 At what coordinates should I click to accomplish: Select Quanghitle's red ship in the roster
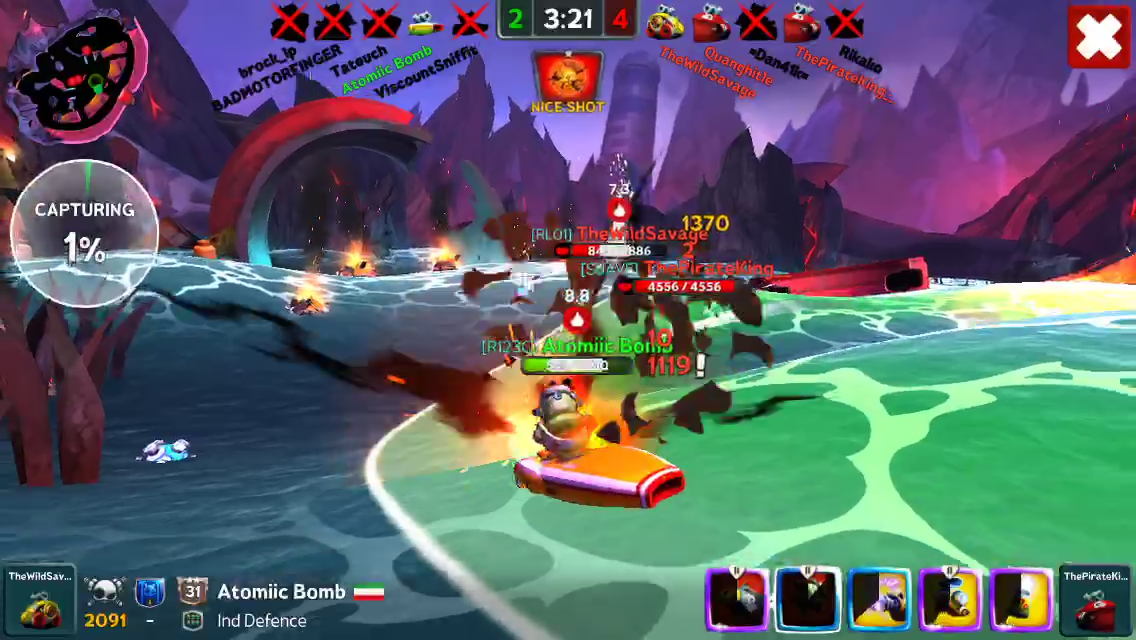coord(710,20)
